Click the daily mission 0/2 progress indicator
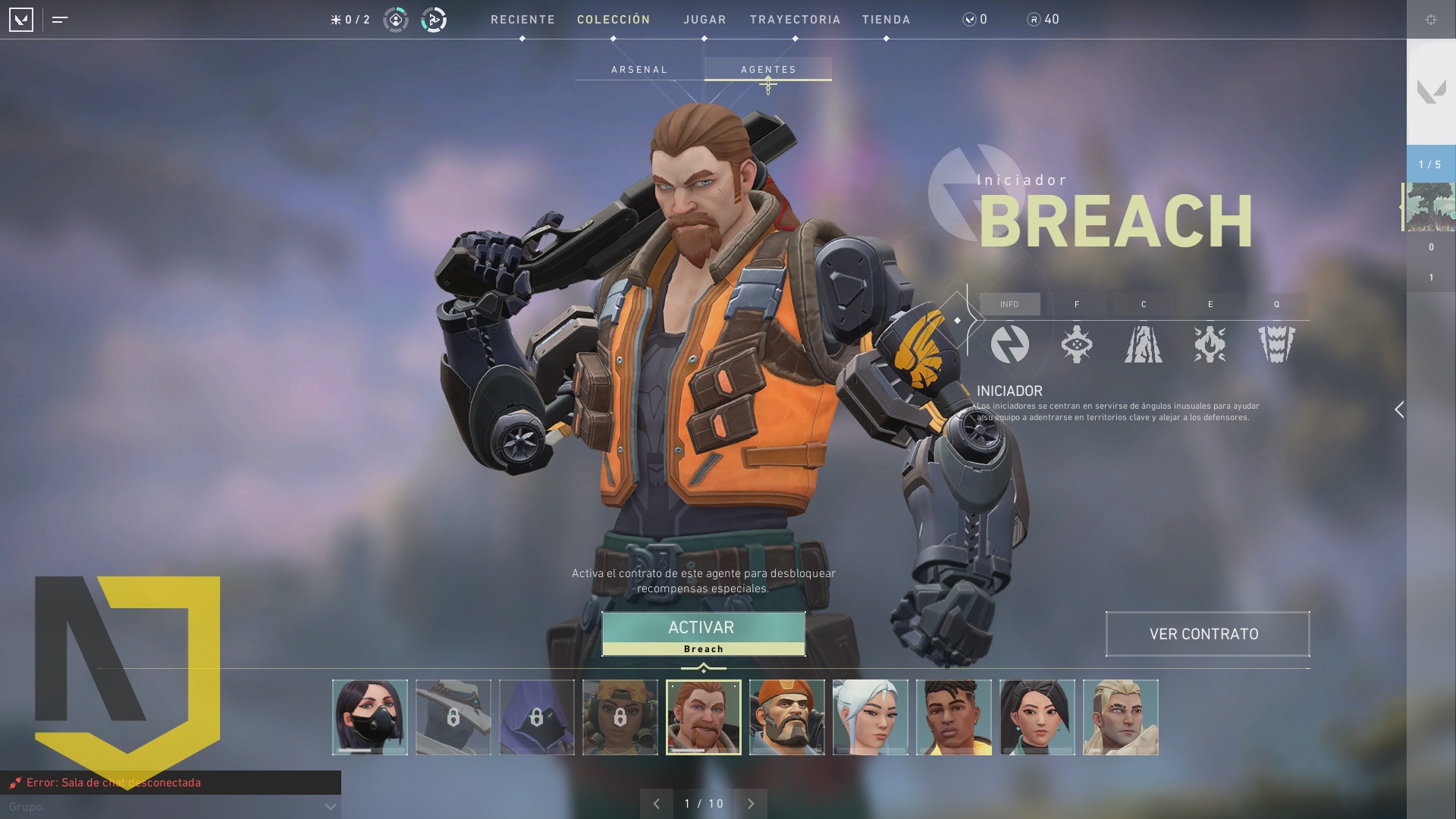The width and height of the screenshot is (1456, 819). 350,20
